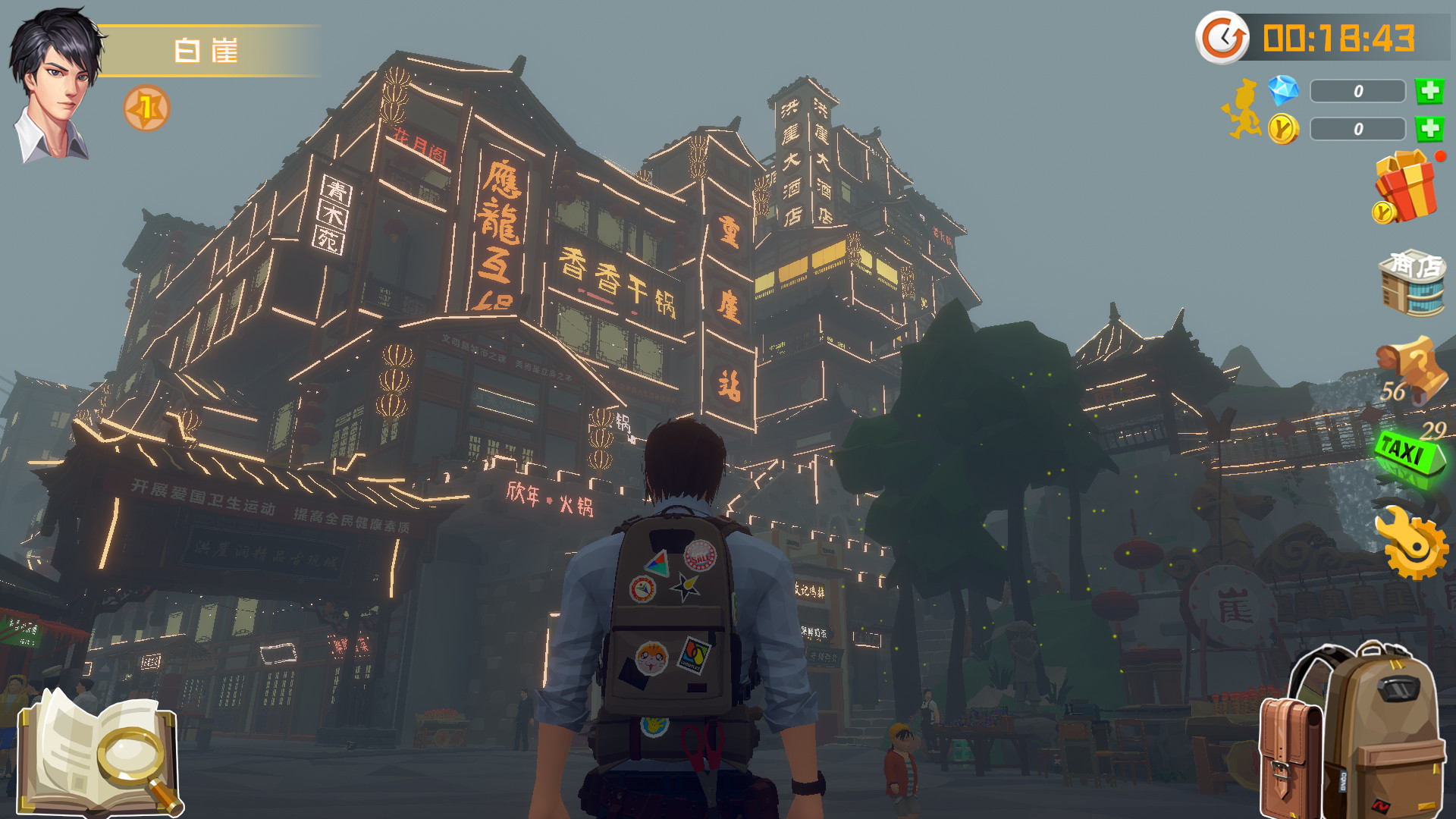Open the red gift box reward
The height and width of the screenshot is (819, 1456).
1406,187
